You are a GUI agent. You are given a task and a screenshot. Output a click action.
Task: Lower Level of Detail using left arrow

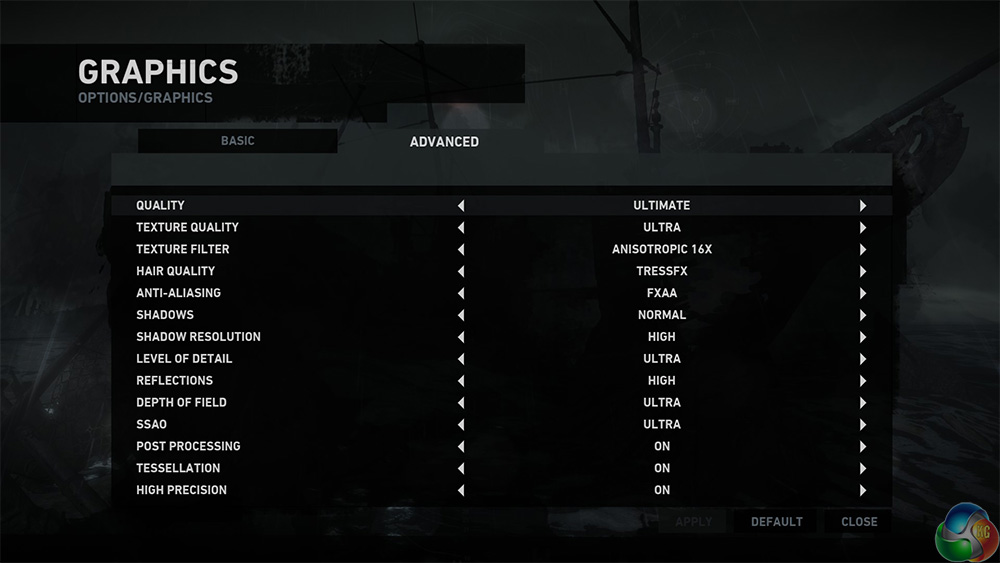[461, 359]
